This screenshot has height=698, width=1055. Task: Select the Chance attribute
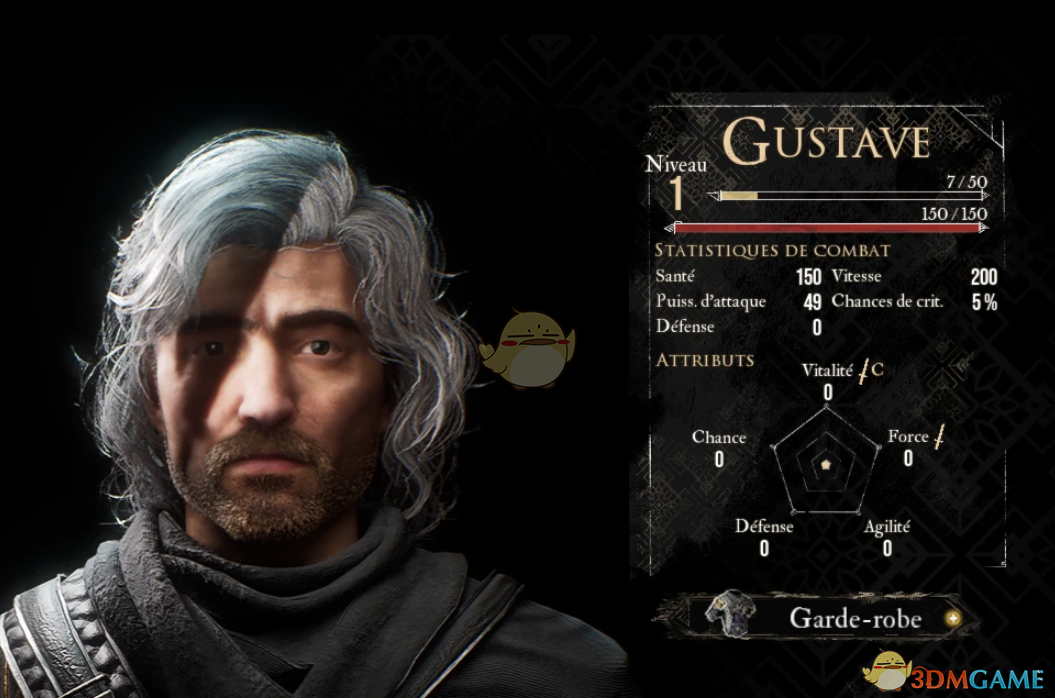pyautogui.click(x=719, y=438)
